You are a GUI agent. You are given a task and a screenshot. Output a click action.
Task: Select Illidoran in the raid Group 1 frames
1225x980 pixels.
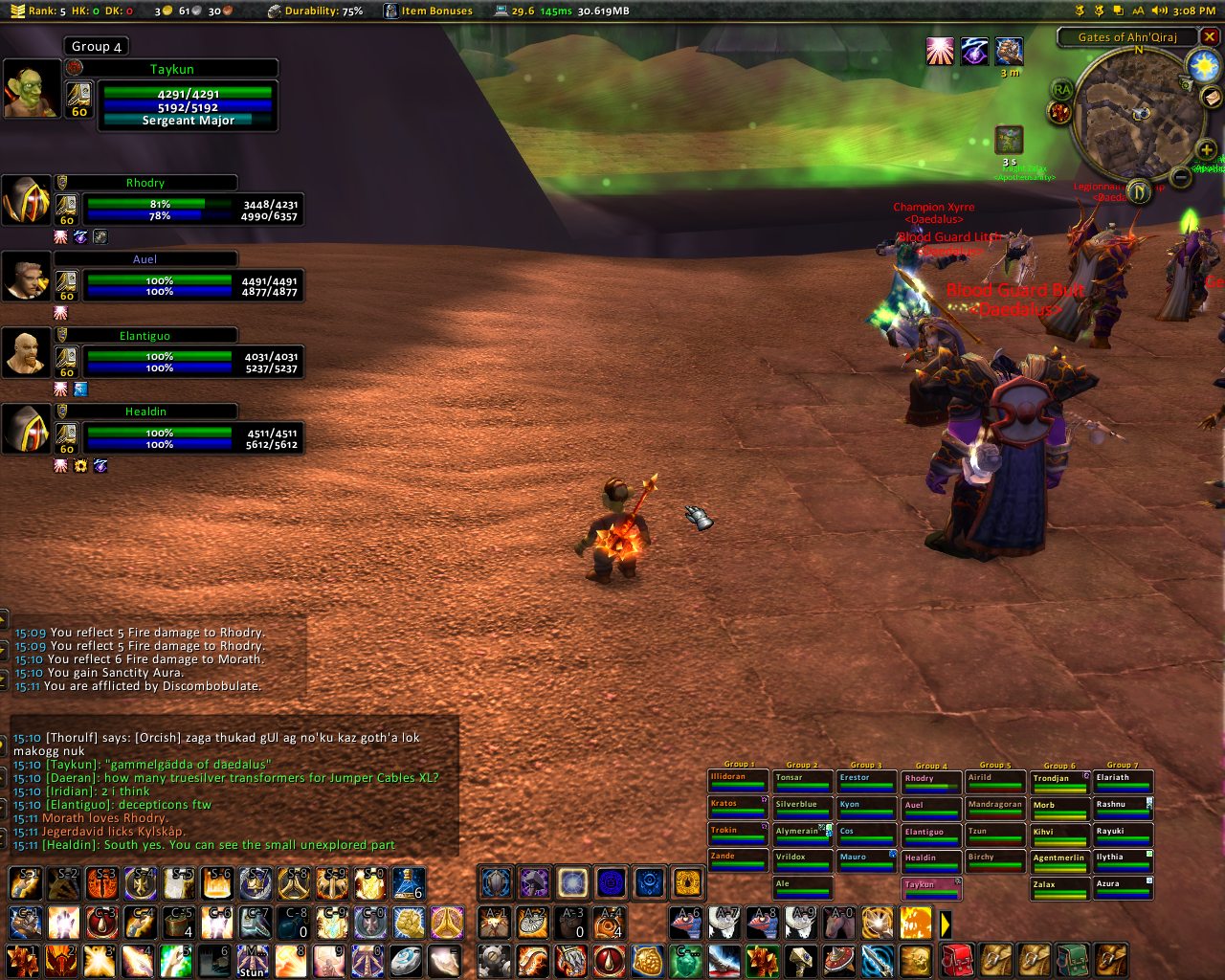[x=738, y=781]
